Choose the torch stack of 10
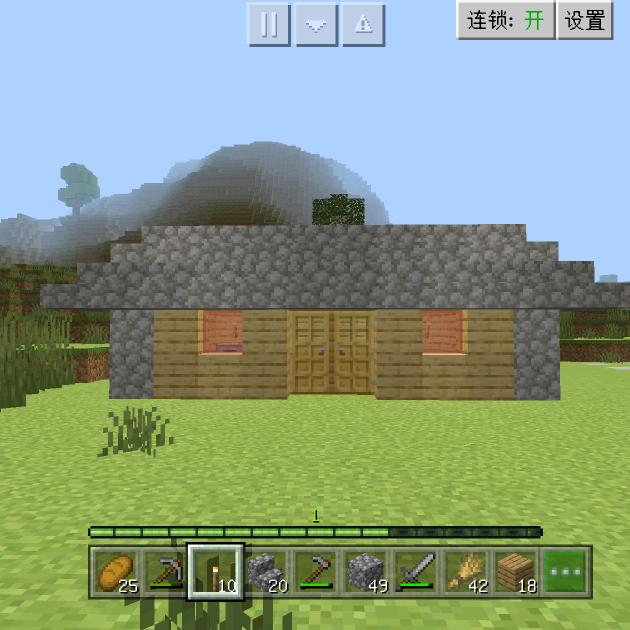The height and width of the screenshot is (630, 630). tap(216, 572)
